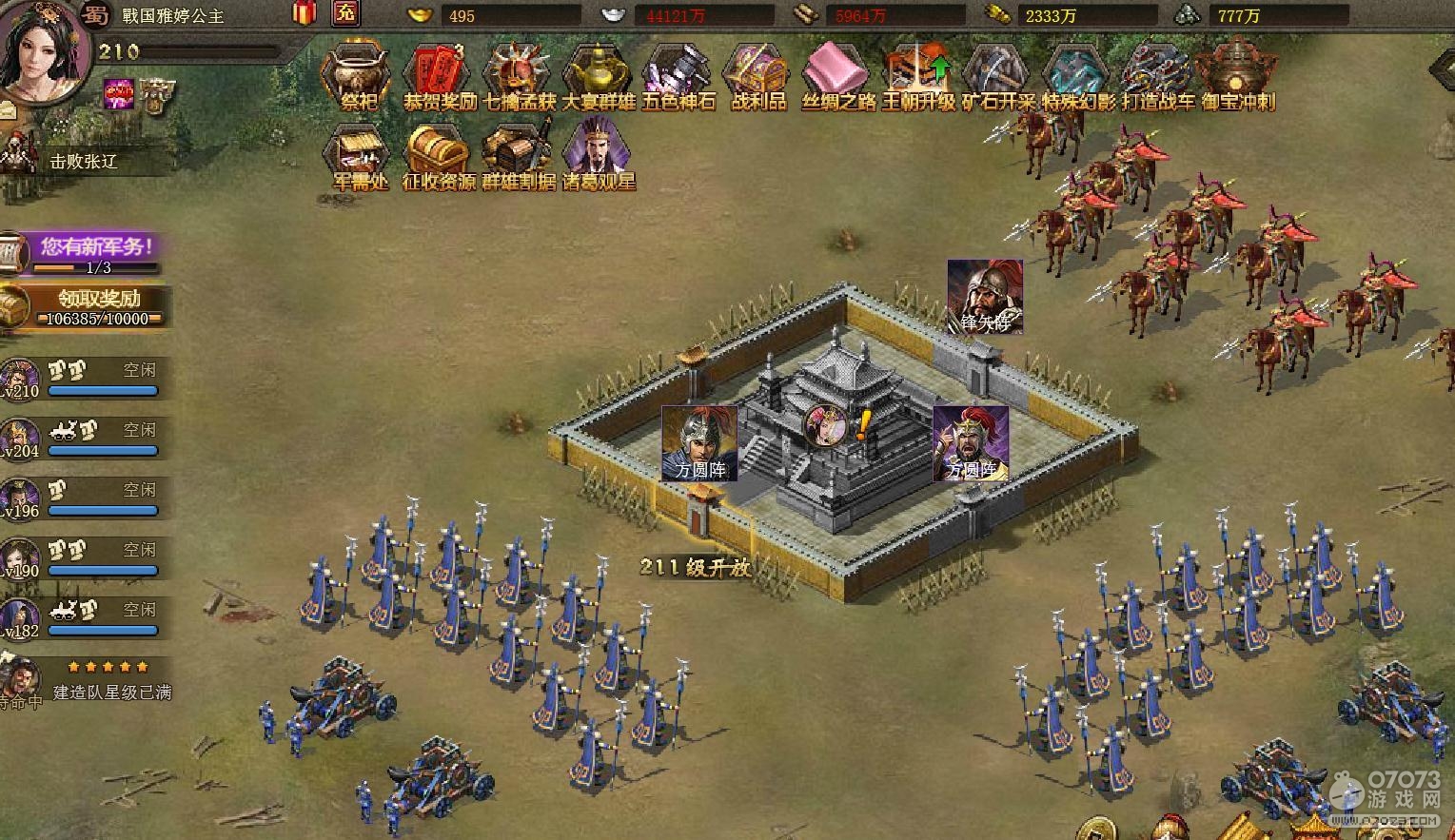This screenshot has height=840, width=1455.
Task: Open the 战利品 loot chest
Action: click(757, 75)
